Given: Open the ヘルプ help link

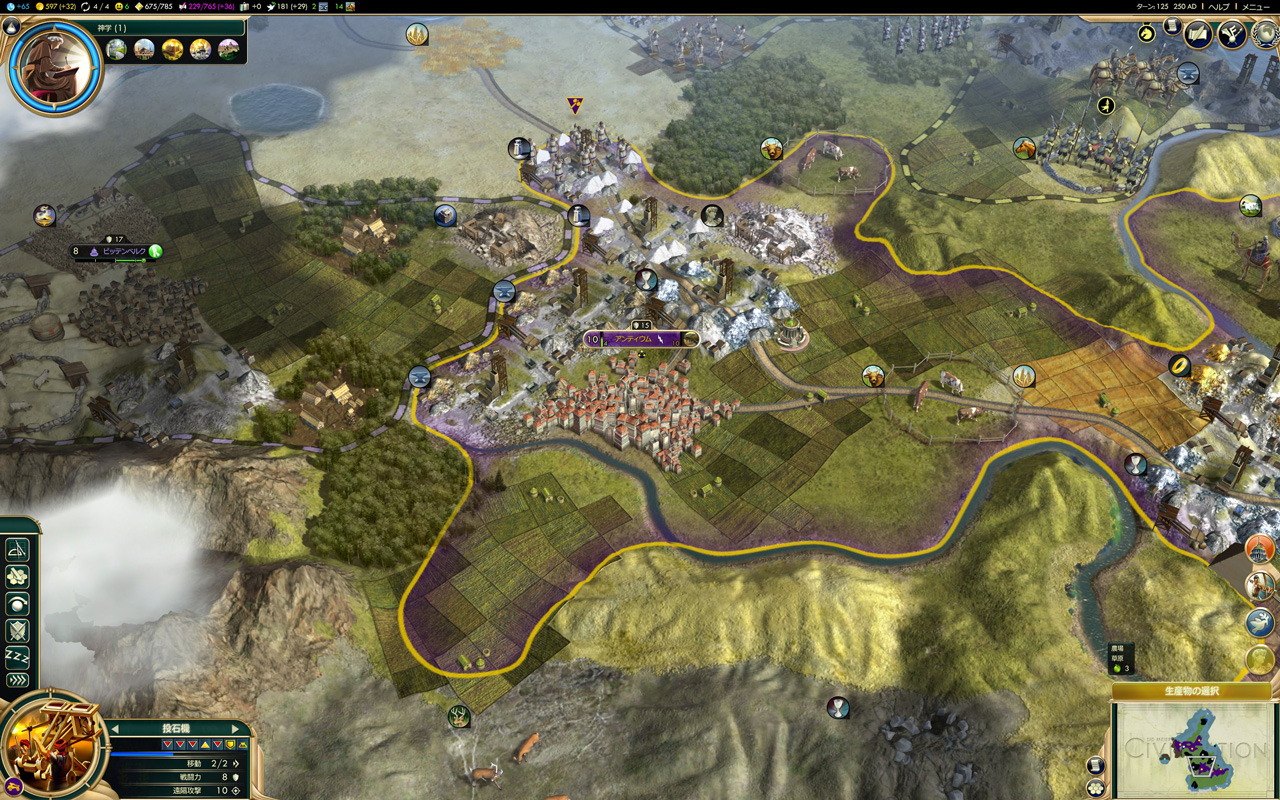Looking at the screenshot, I should (1219, 6).
